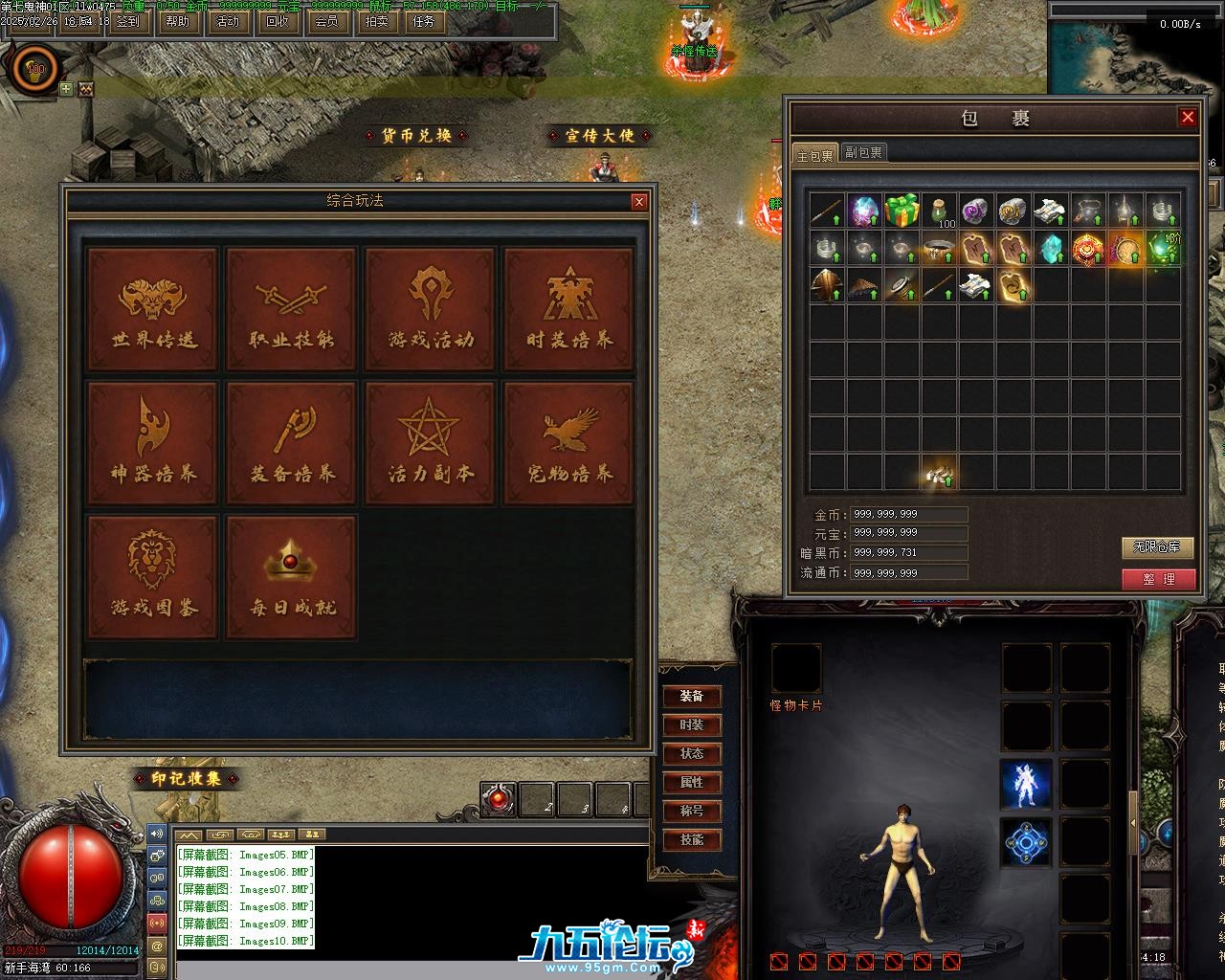
Task: Open the 宠物培养 pet upgrade tile
Action: (x=568, y=443)
